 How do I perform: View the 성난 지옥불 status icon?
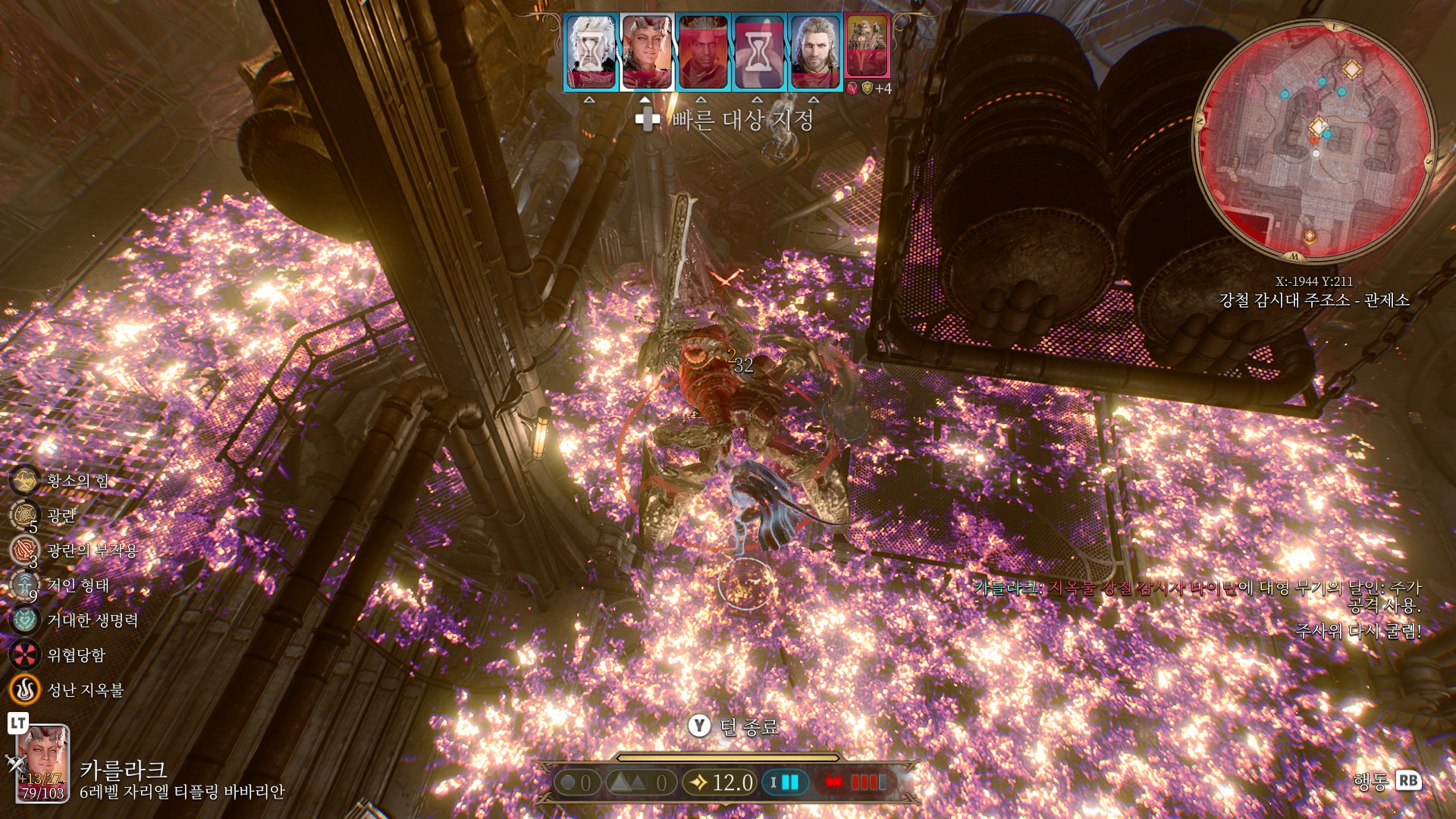[x=24, y=689]
